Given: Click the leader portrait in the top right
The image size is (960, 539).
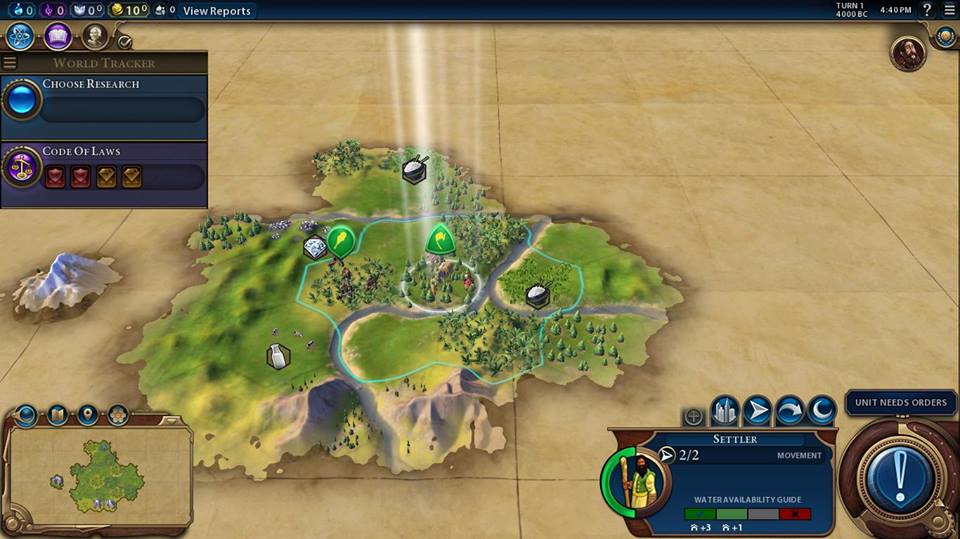Looking at the screenshot, I should coord(908,53).
